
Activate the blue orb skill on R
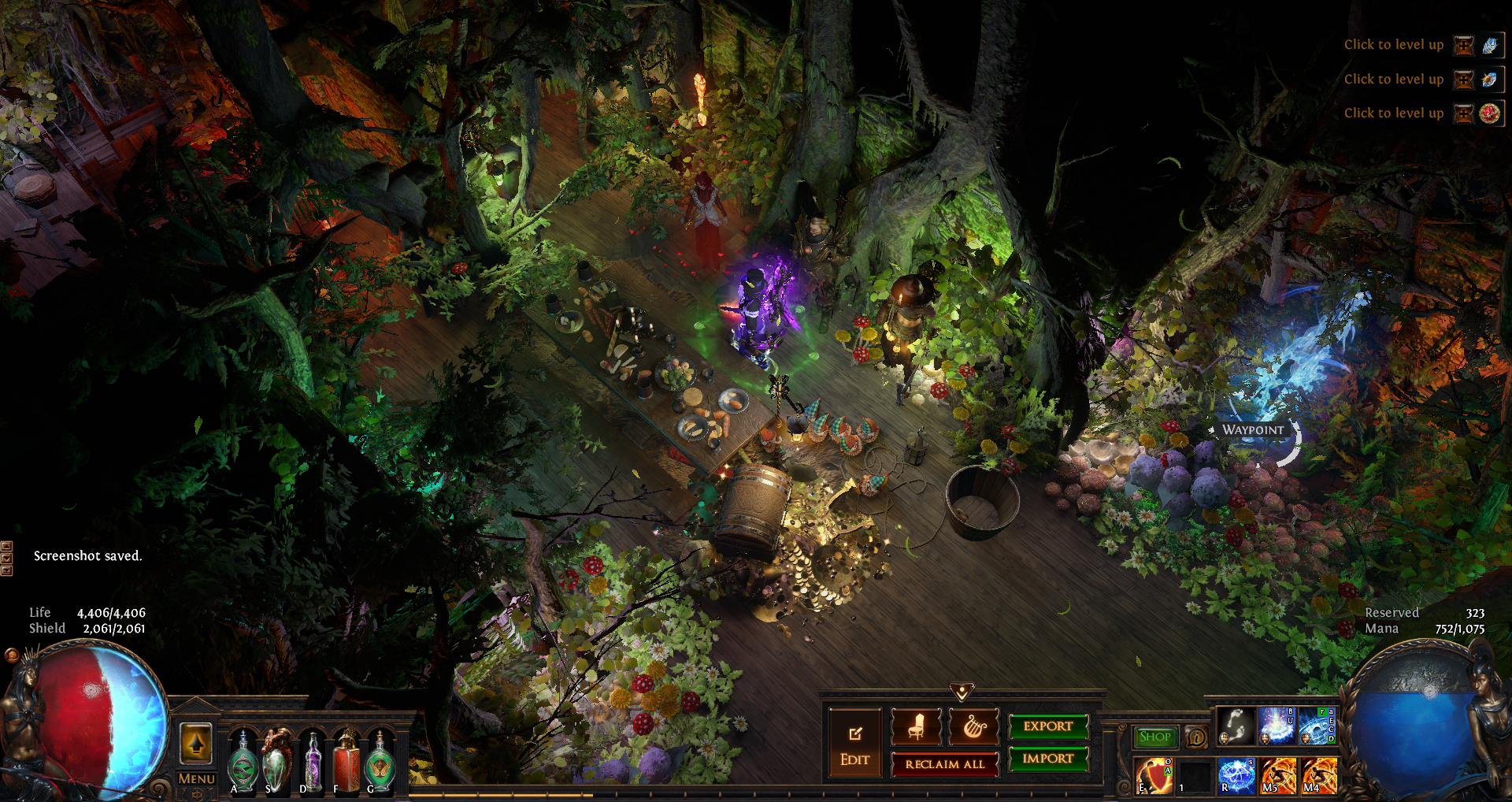point(1236,775)
